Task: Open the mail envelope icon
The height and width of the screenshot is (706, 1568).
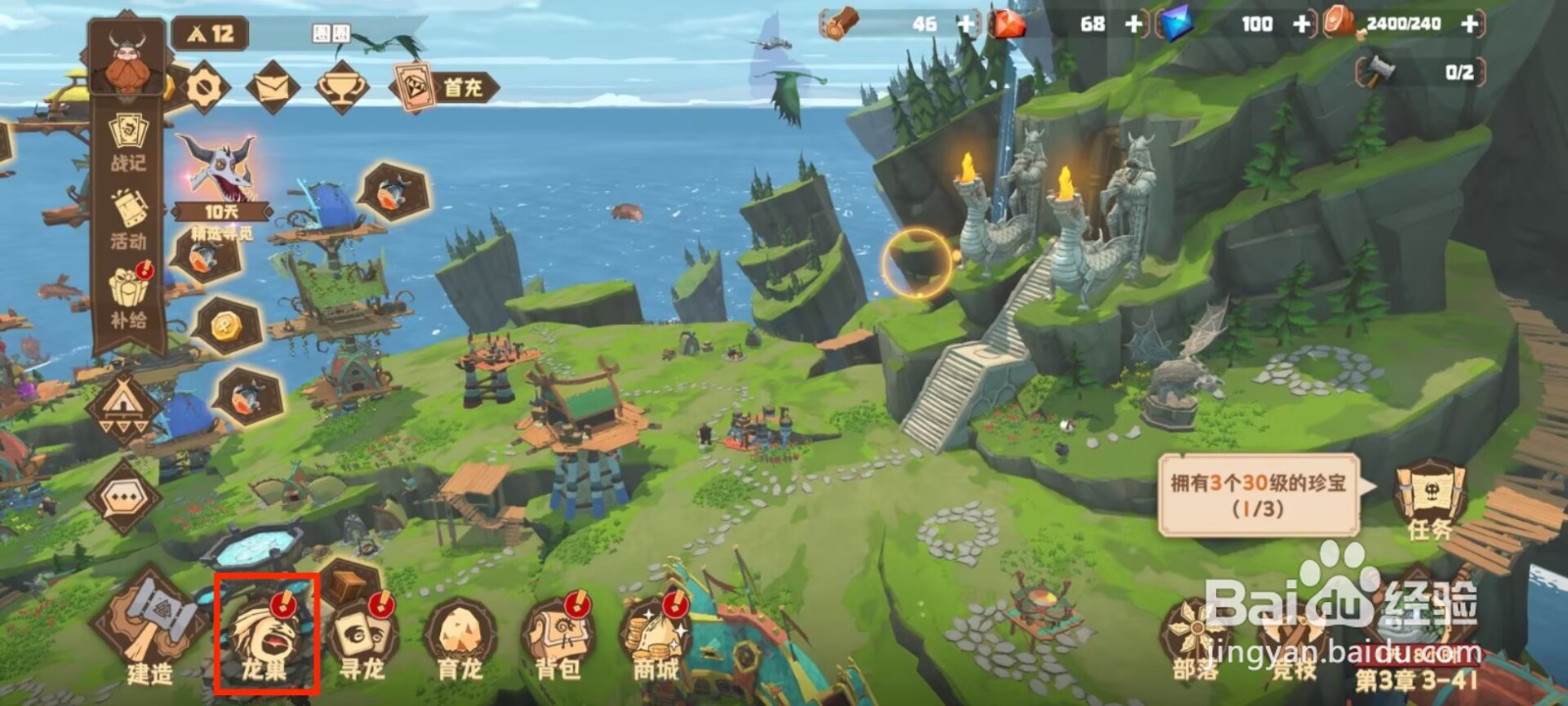Action: point(272,88)
